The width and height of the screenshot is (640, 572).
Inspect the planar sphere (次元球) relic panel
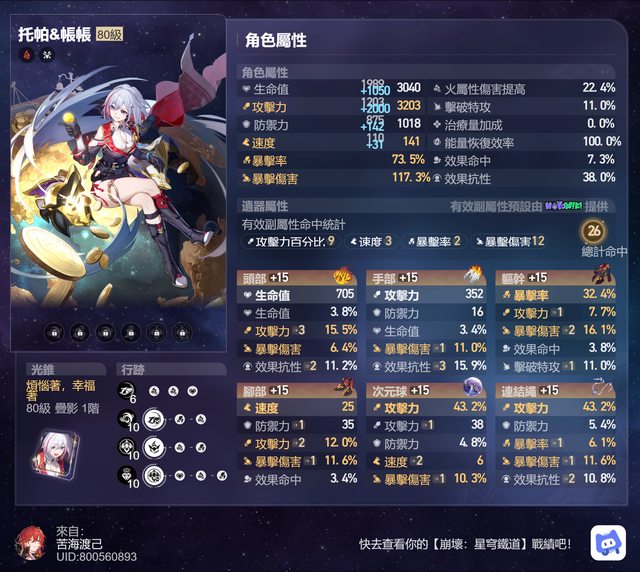(x=427, y=436)
